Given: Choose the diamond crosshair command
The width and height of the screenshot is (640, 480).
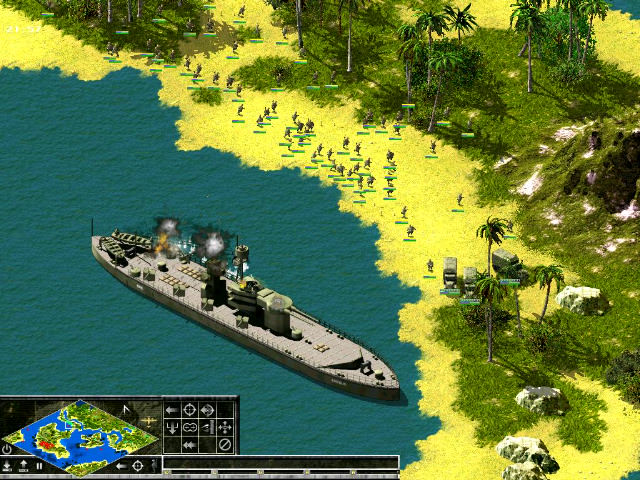Looking at the screenshot, I should click(208, 409).
